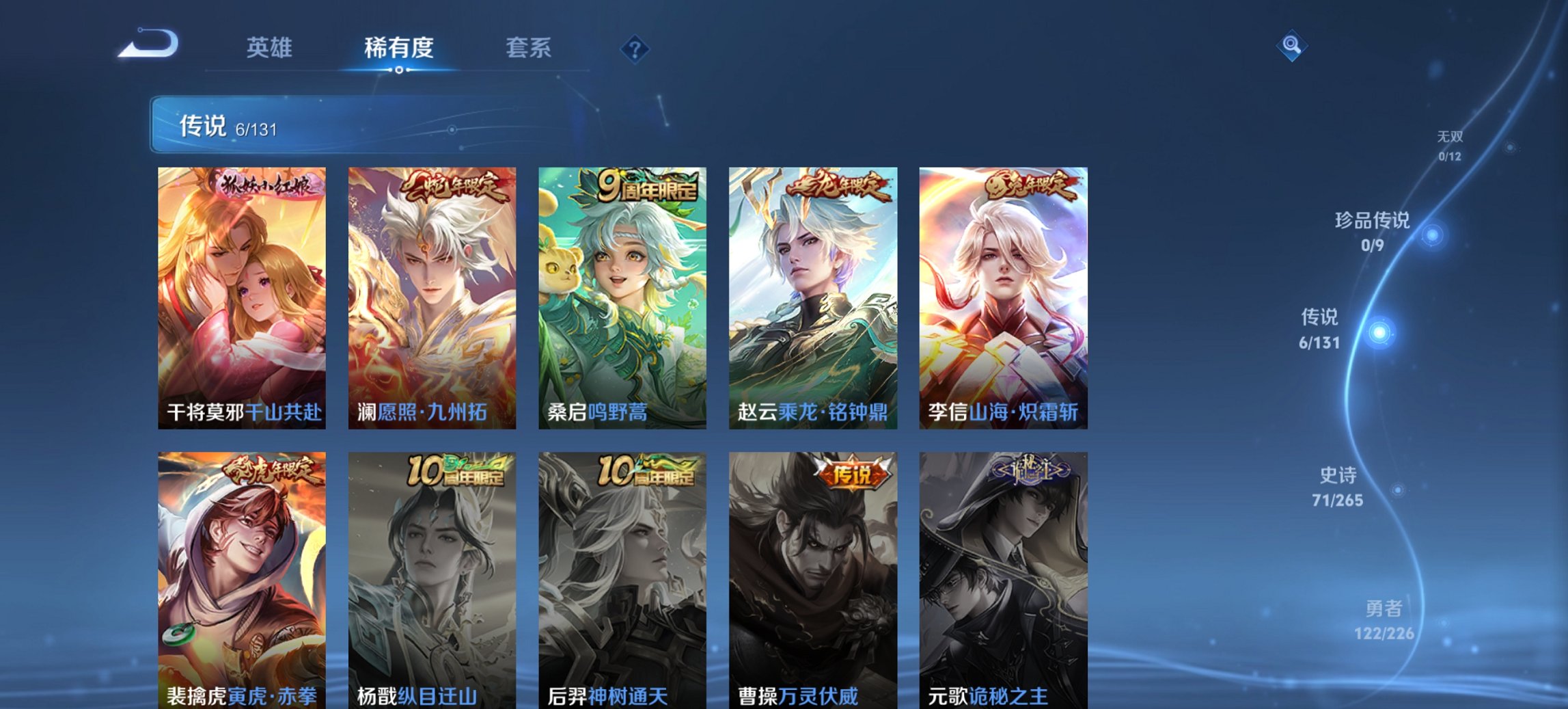Switch to the 英雄 tab
Image resolution: width=1568 pixels, height=709 pixels.
tap(272, 48)
